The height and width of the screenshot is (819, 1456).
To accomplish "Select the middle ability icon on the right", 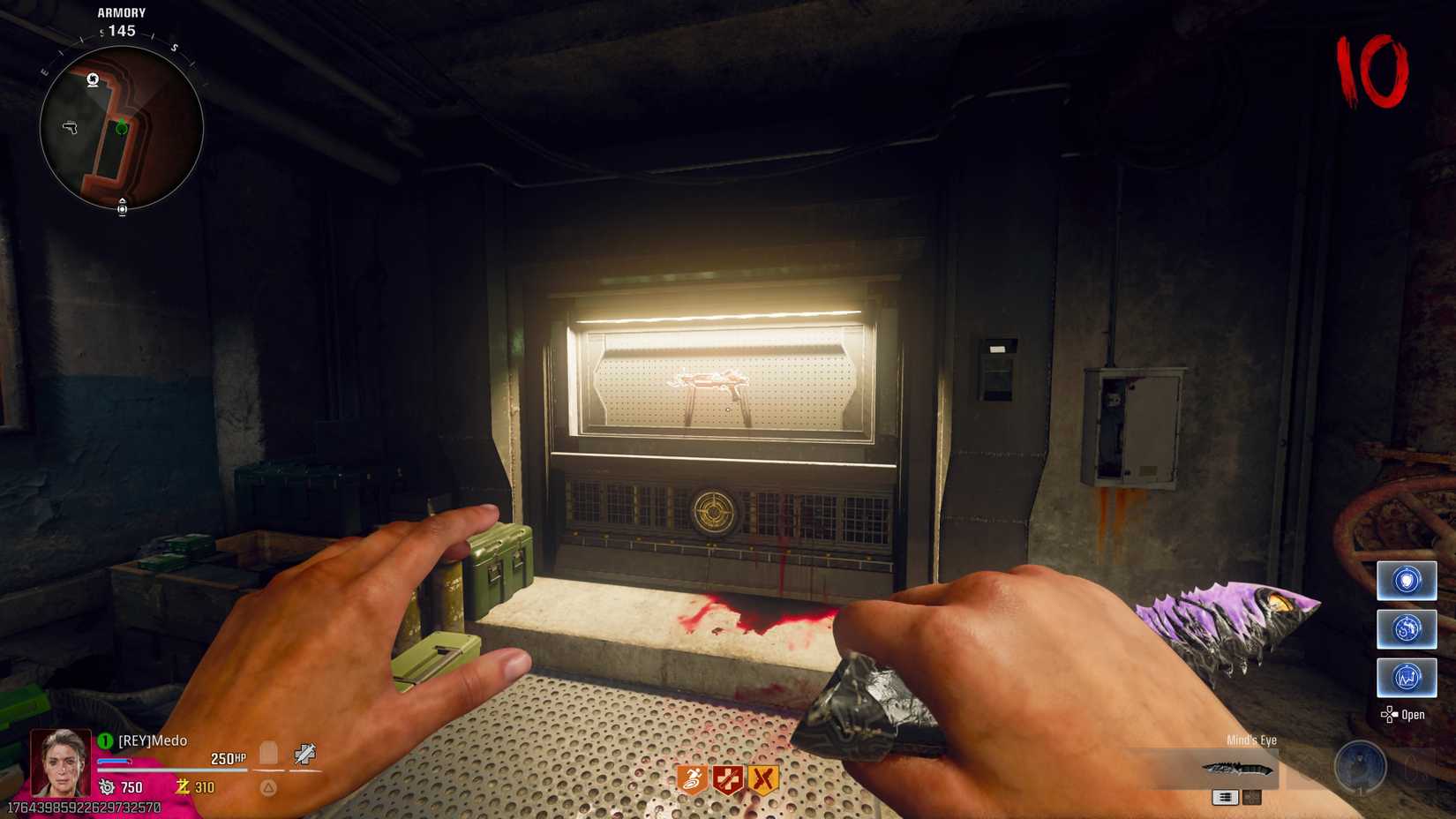I will point(1407,628).
